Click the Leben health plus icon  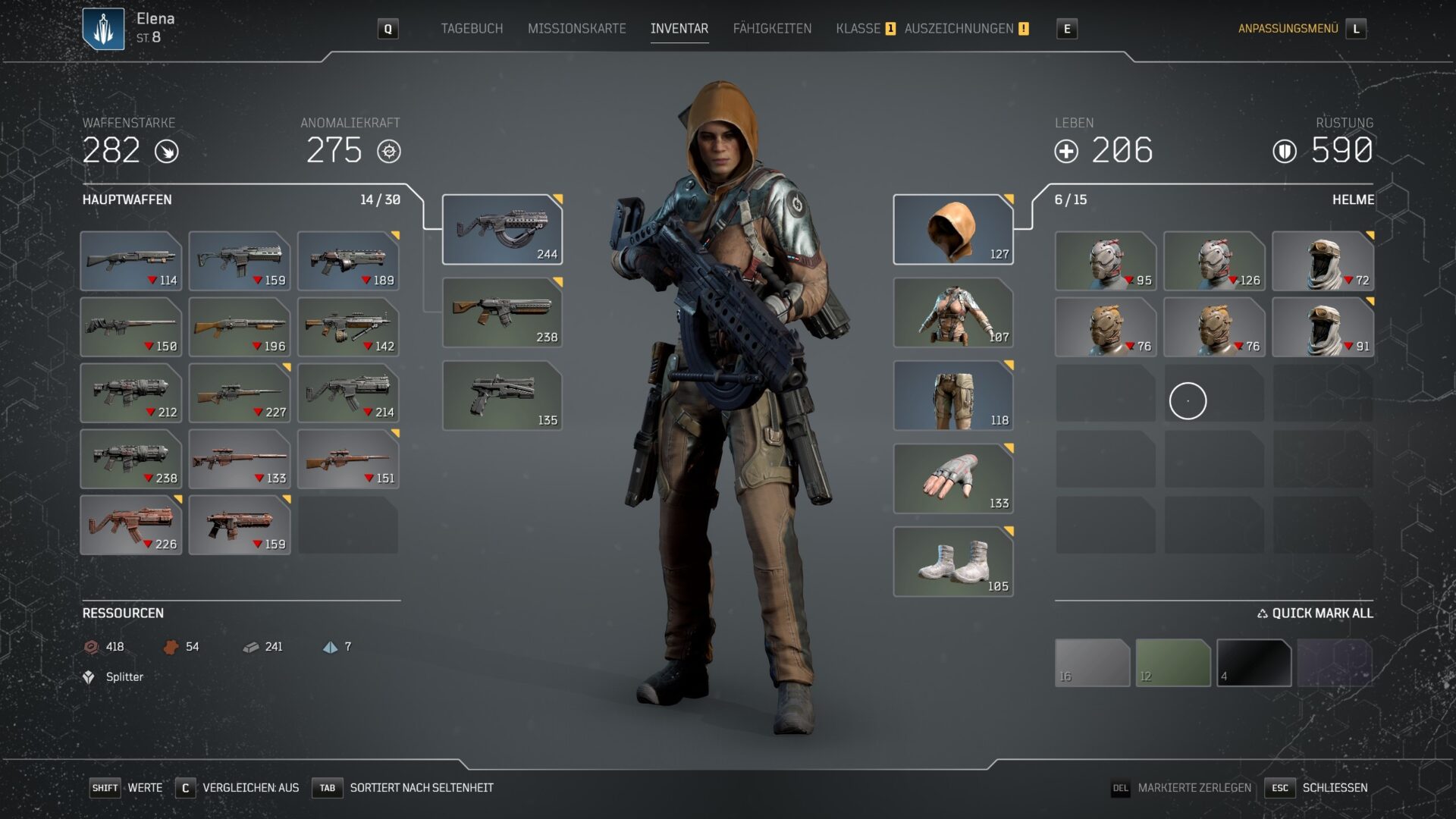coord(1068,151)
